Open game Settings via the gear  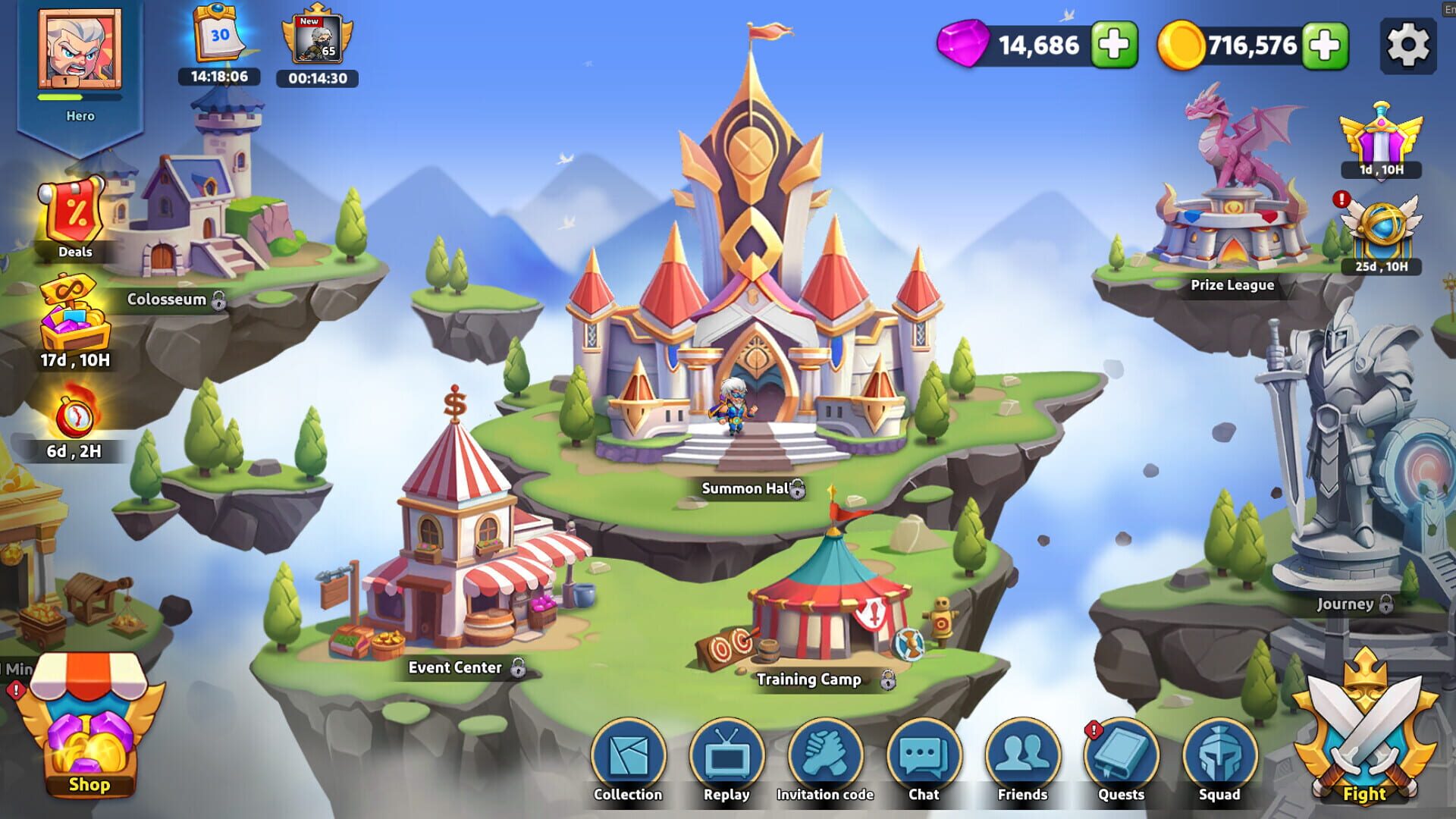1409,44
